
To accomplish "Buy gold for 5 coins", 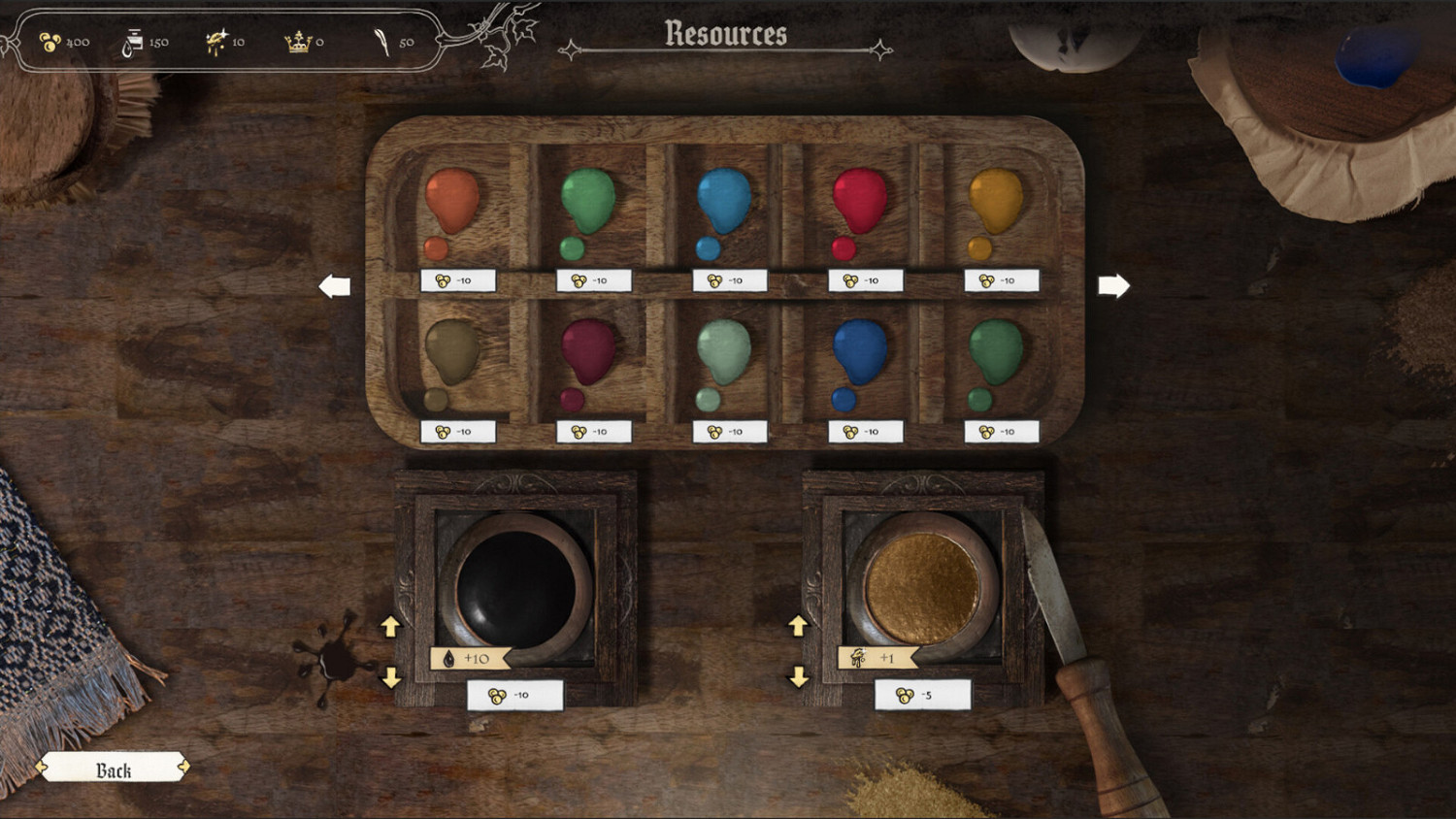I will tap(924, 693).
